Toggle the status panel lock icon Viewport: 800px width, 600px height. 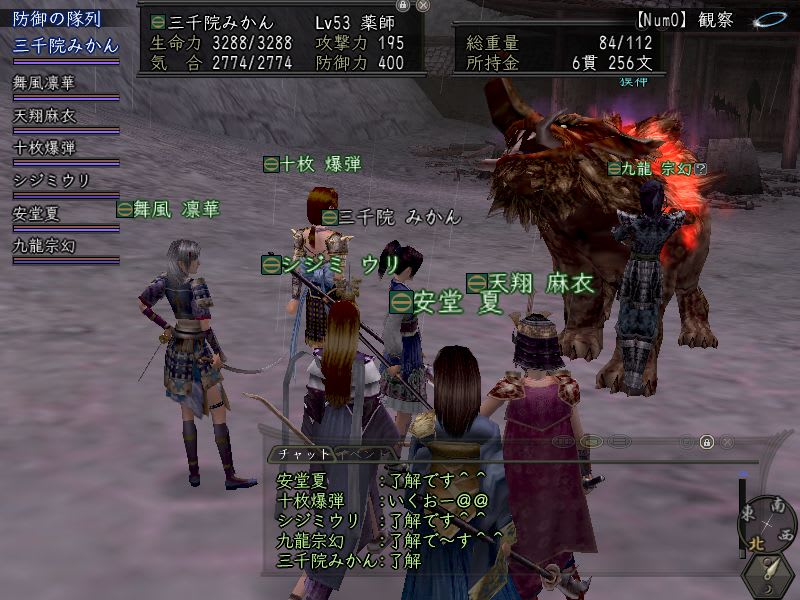[x=403, y=5]
